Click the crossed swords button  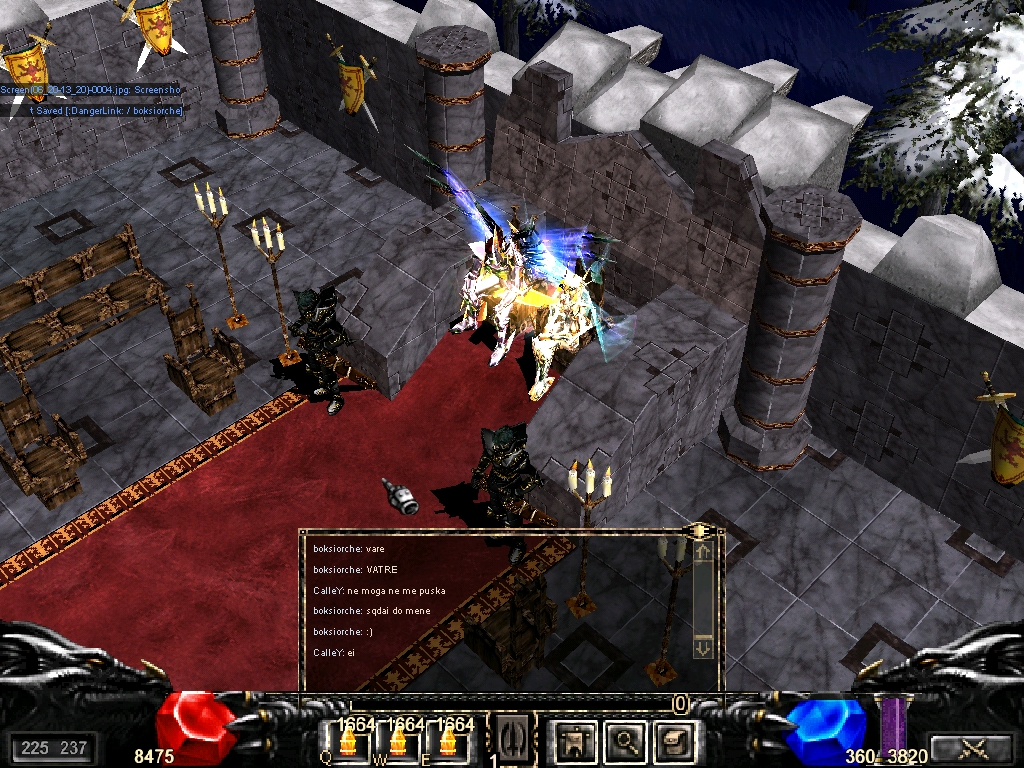click(x=969, y=746)
